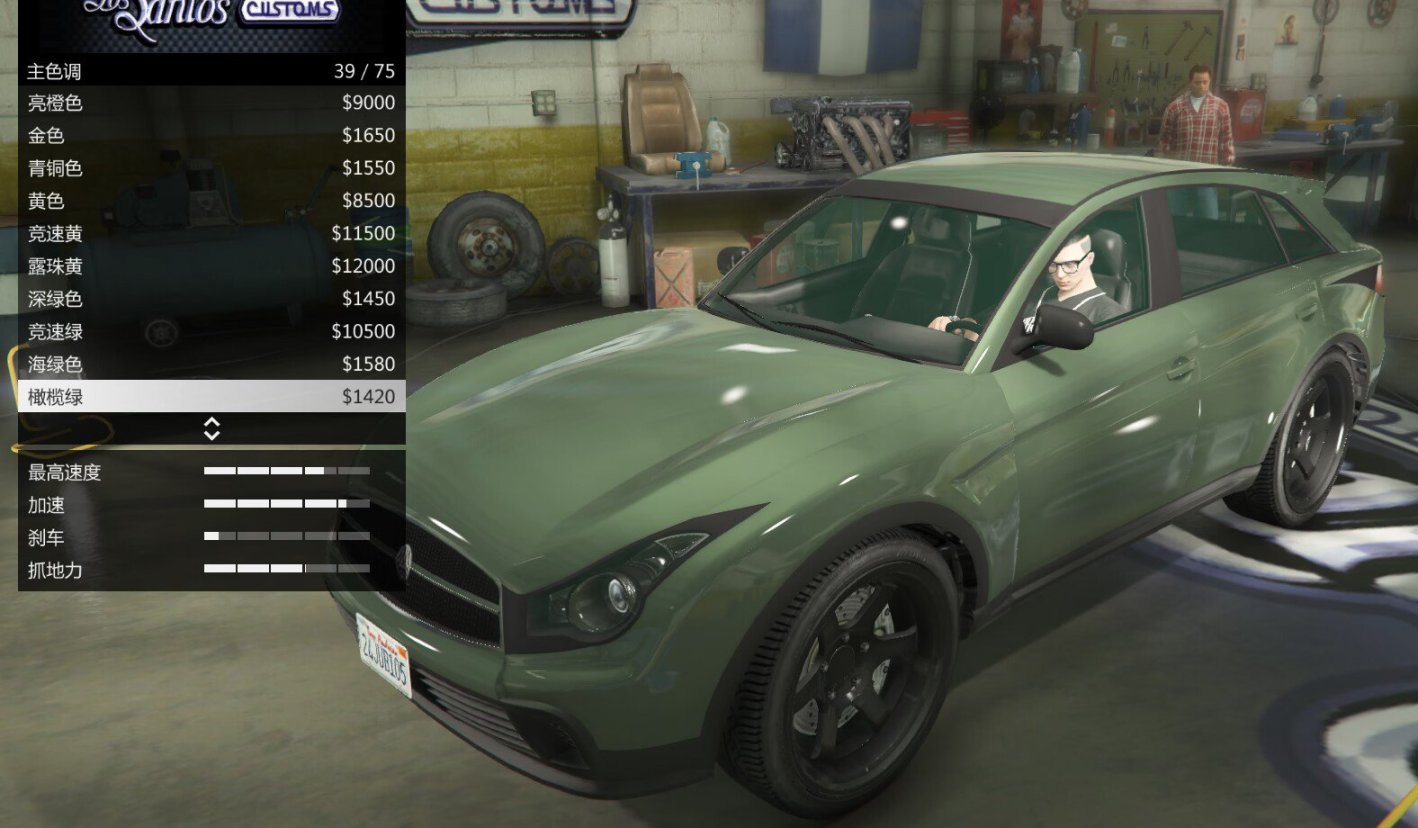Click the upward scroll chevron in the menu
This screenshot has width=1418, height=828.
pos(211,423)
